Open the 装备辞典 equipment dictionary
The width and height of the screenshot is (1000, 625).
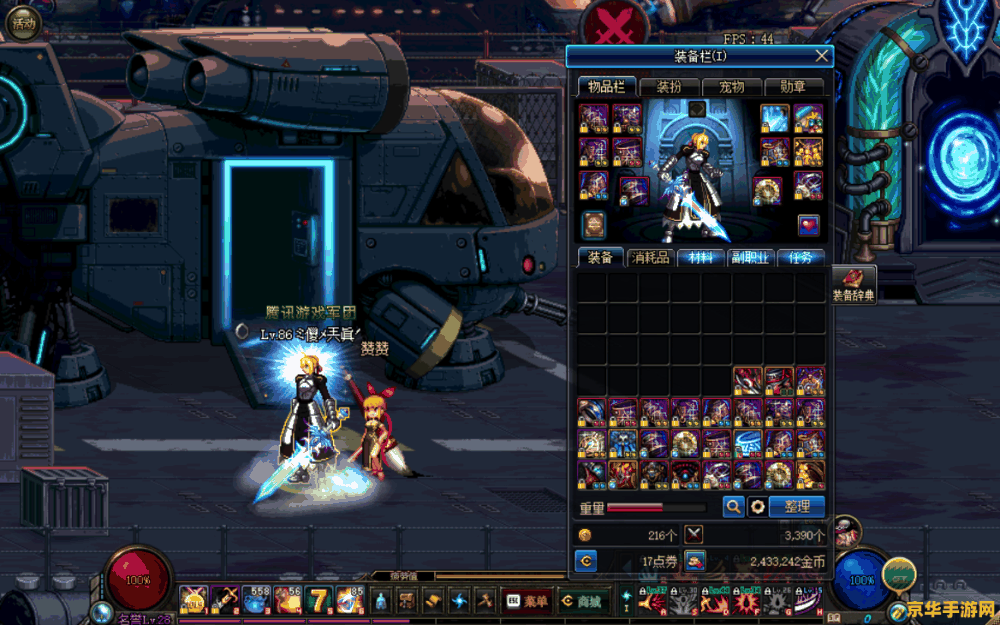[x=853, y=286]
